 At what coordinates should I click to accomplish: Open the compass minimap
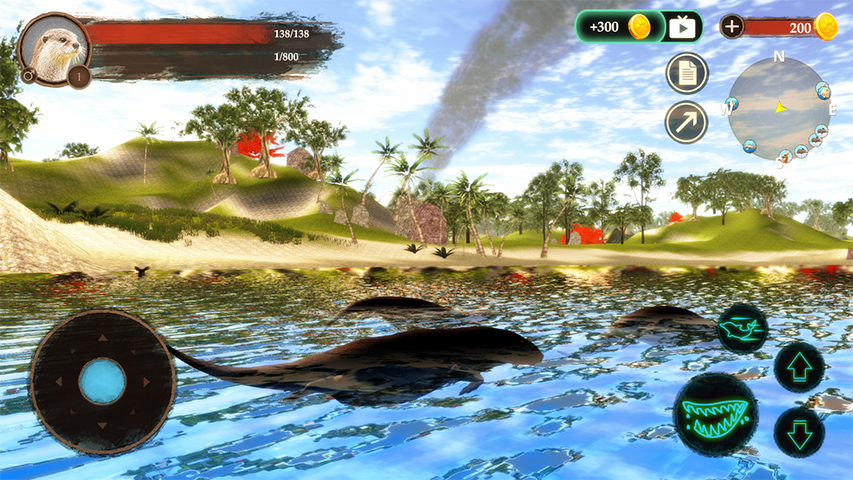point(777,108)
